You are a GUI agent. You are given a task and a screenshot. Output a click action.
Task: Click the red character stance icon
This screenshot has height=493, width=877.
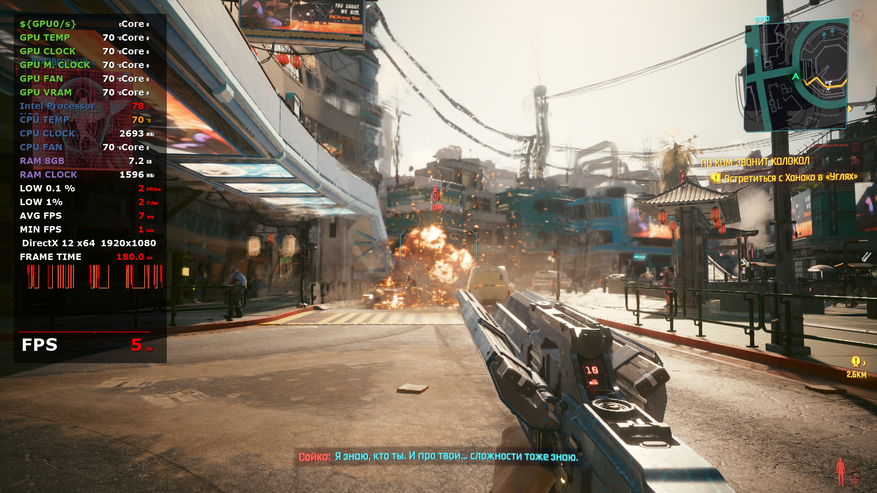(840, 470)
